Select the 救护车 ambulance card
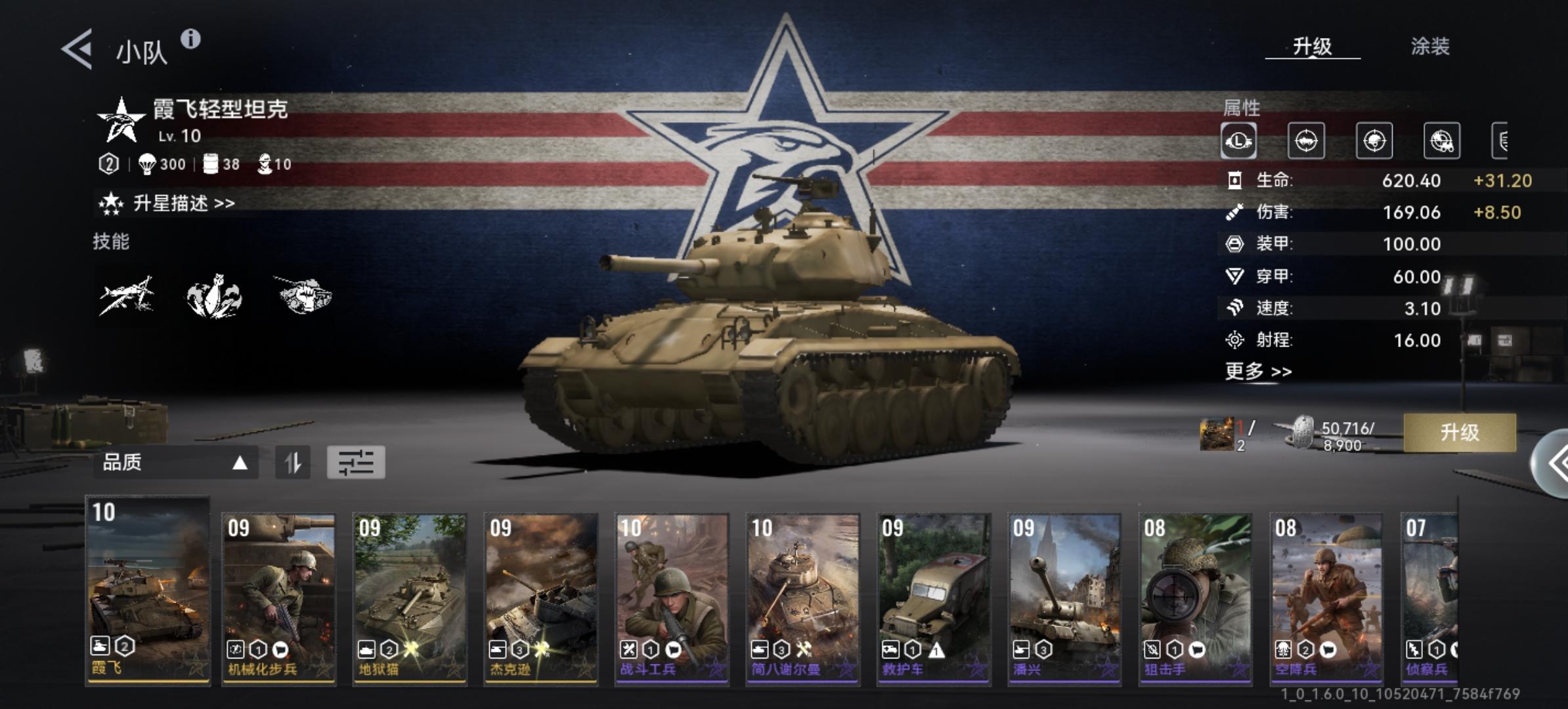 point(933,599)
